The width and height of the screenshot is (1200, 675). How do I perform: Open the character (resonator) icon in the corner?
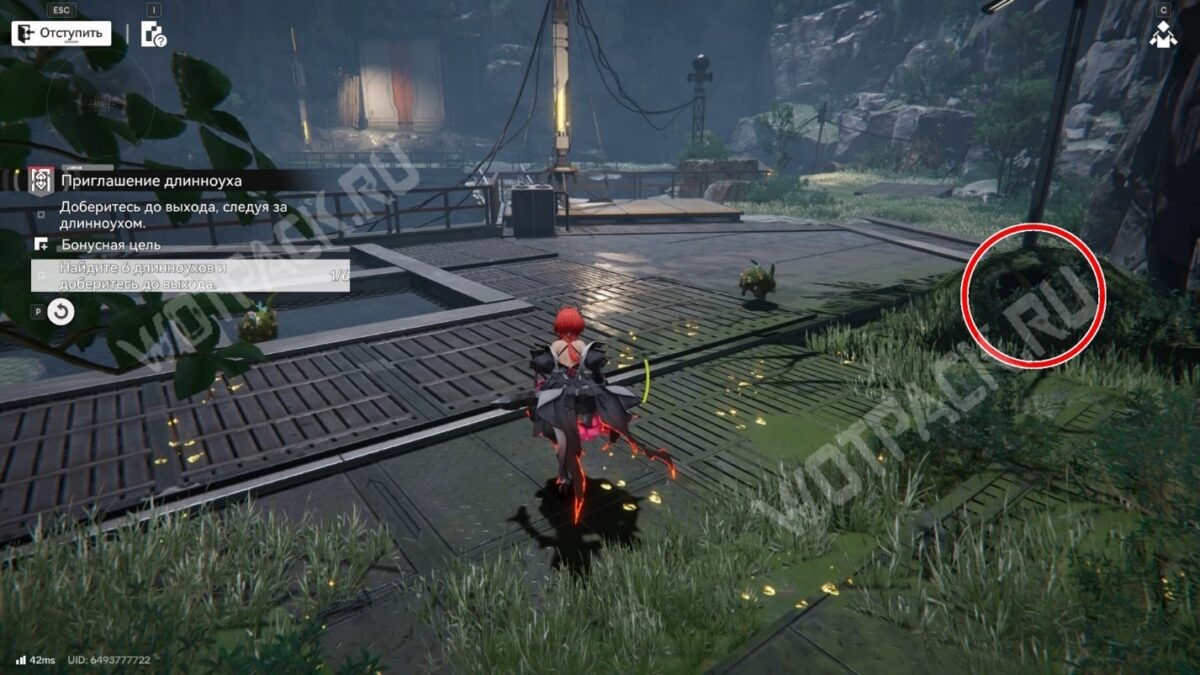pyautogui.click(x=1162, y=35)
